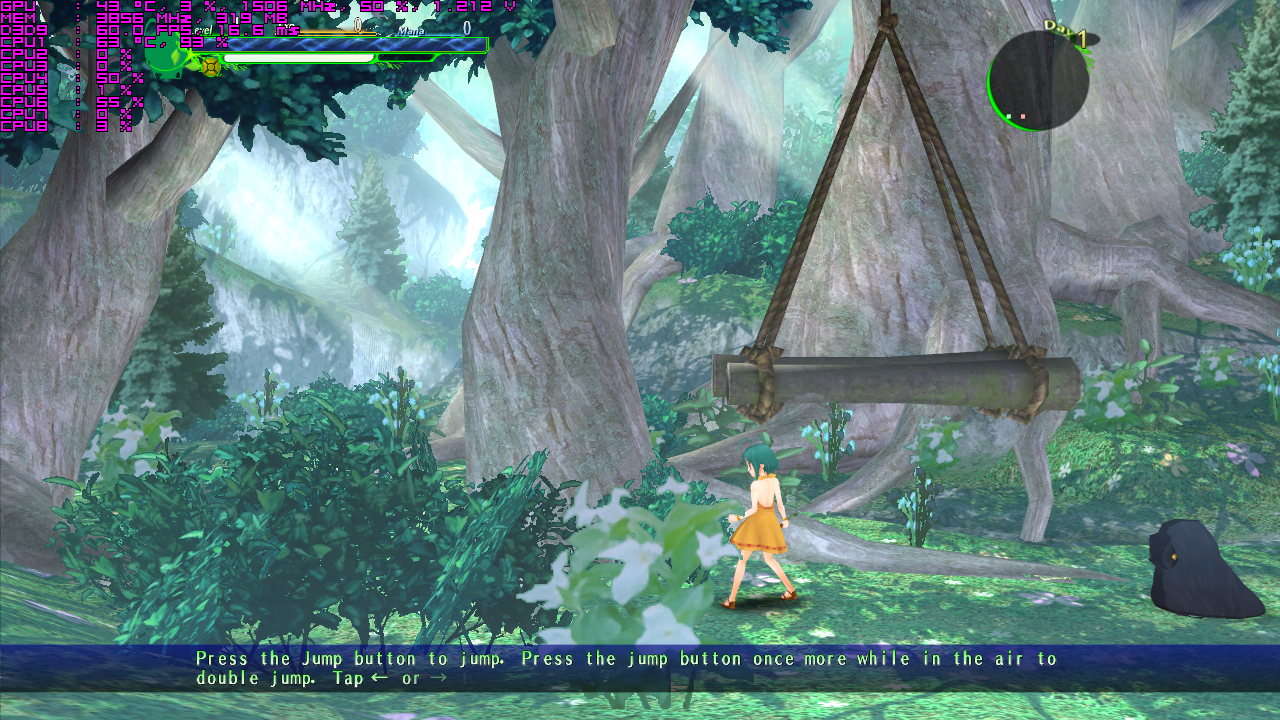This screenshot has height=720, width=1280.
Task: Click the circular minimap
Action: tap(1038, 80)
